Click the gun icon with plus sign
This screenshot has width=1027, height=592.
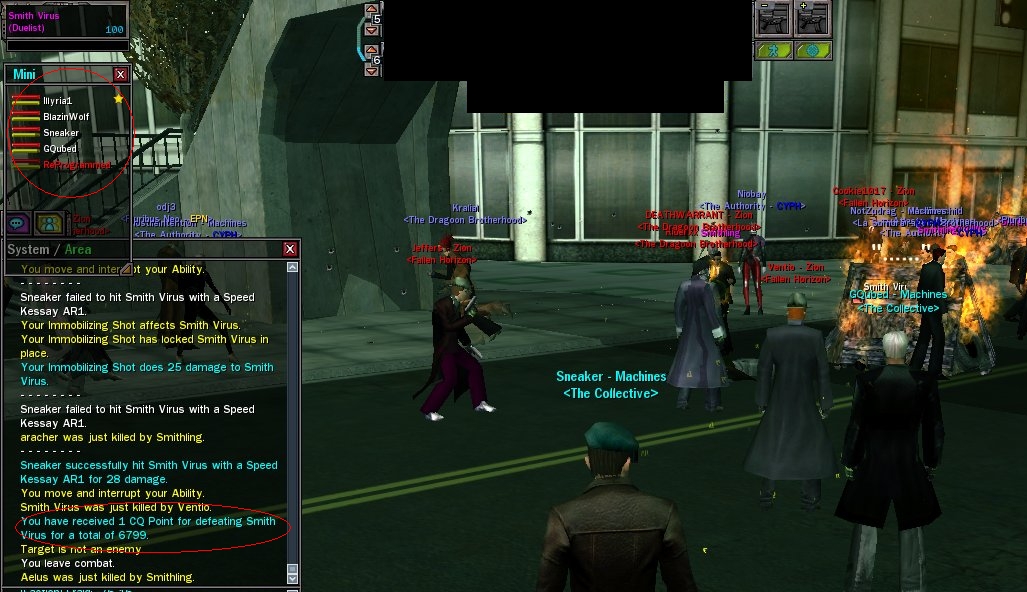811,20
